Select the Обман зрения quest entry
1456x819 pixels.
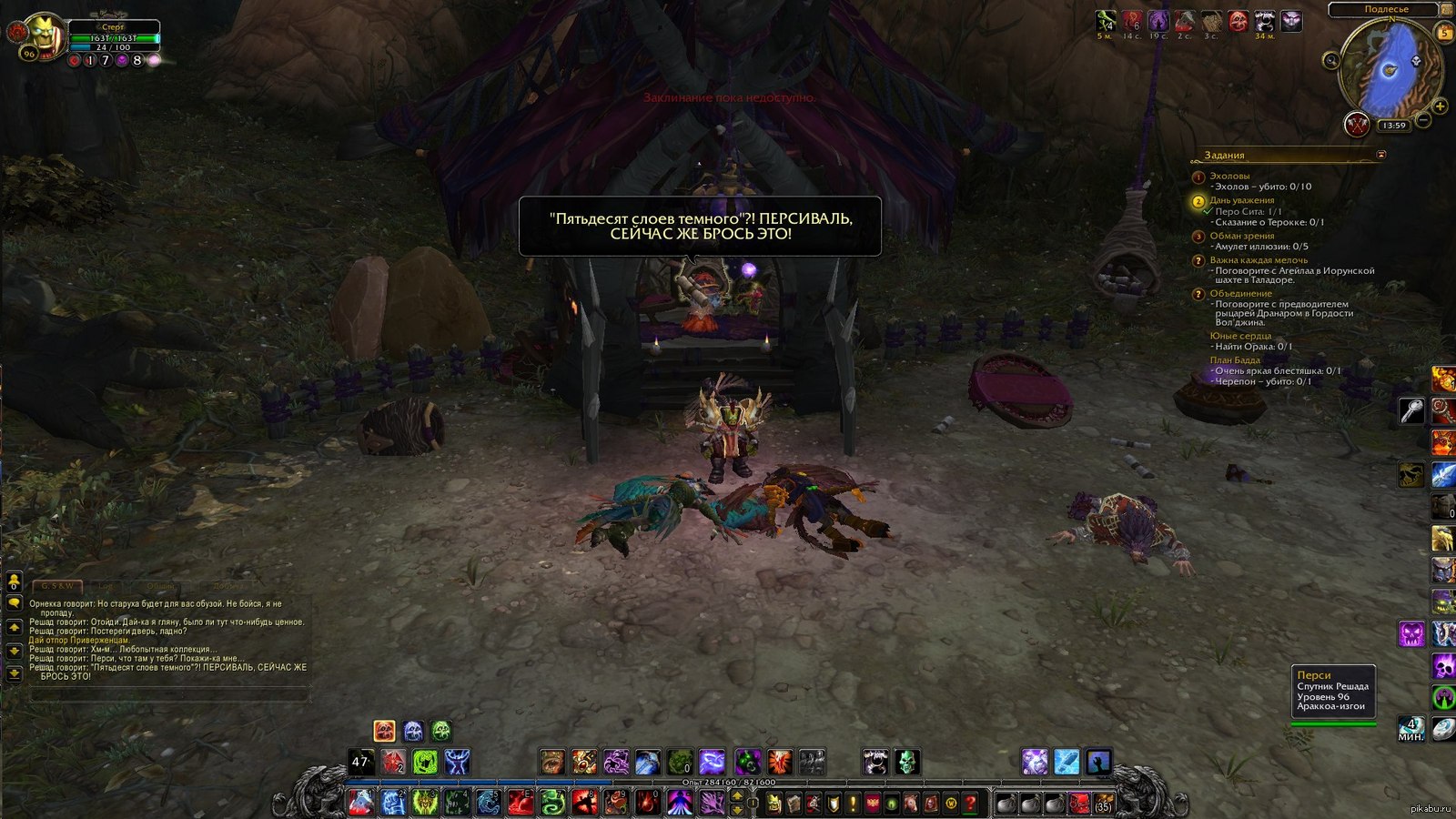coord(1241,236)
